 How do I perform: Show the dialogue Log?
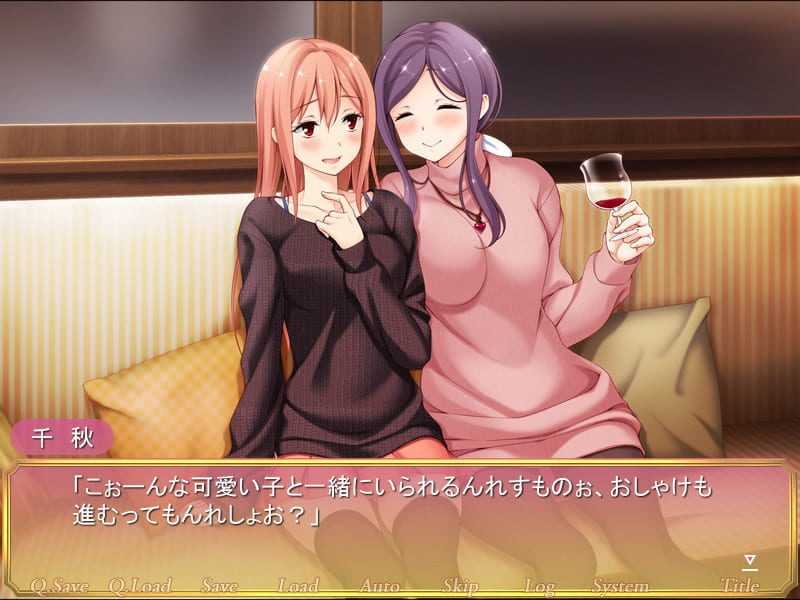pos(540,586)
